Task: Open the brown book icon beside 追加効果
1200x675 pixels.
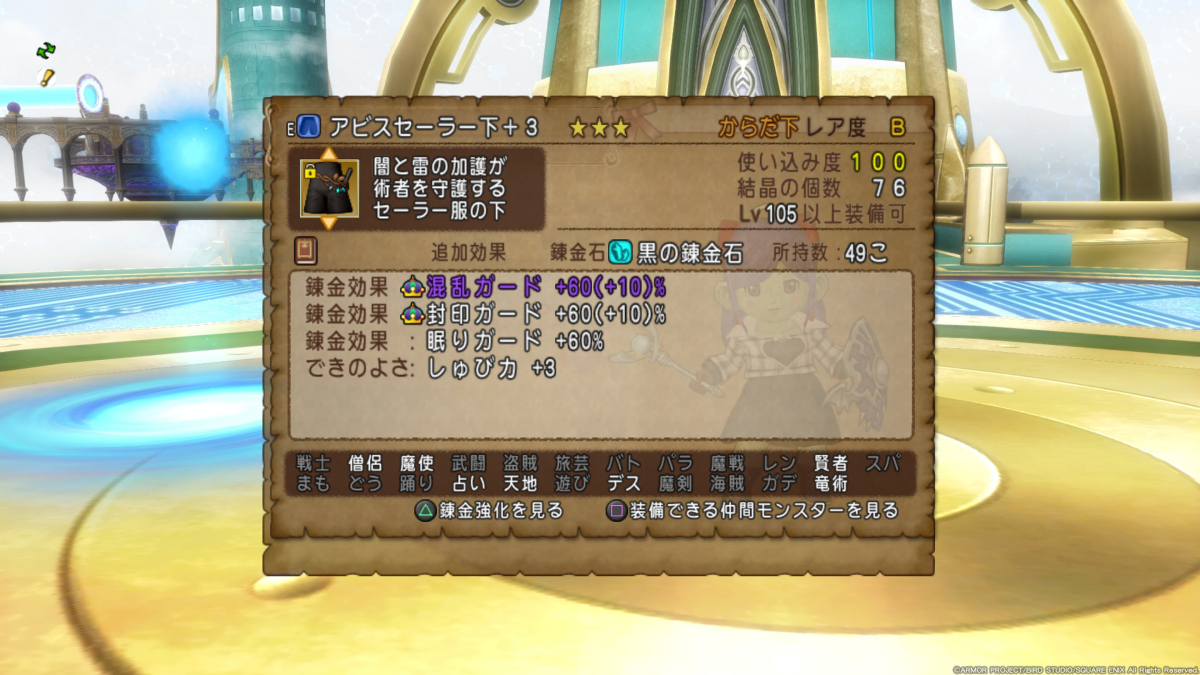Action: point(305,250)
